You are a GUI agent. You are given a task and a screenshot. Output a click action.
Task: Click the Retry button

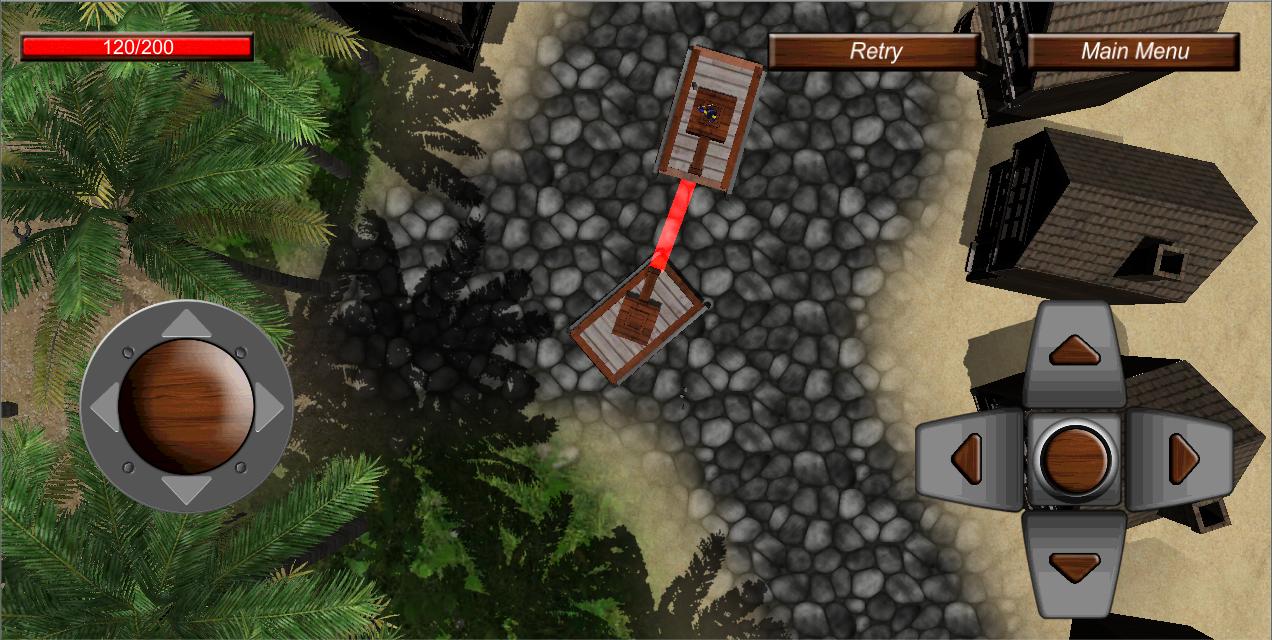(874, 51)
